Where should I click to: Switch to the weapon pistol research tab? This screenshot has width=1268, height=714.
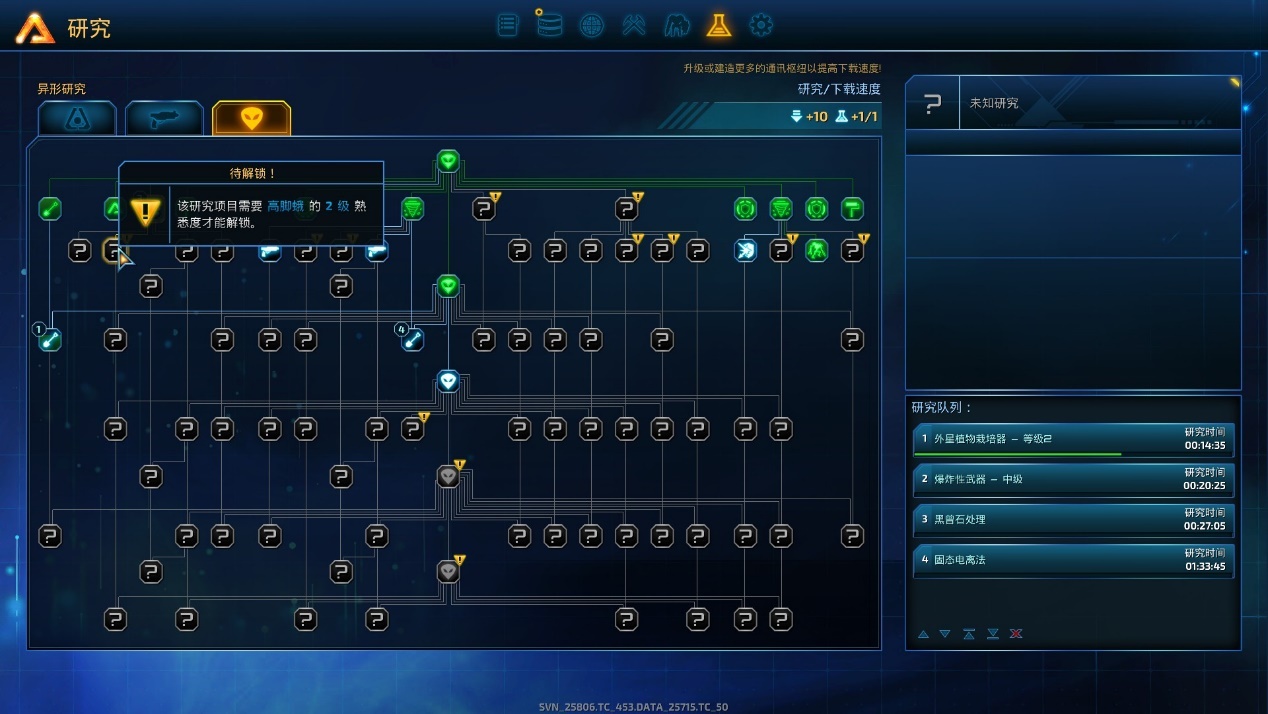(165, 118)
